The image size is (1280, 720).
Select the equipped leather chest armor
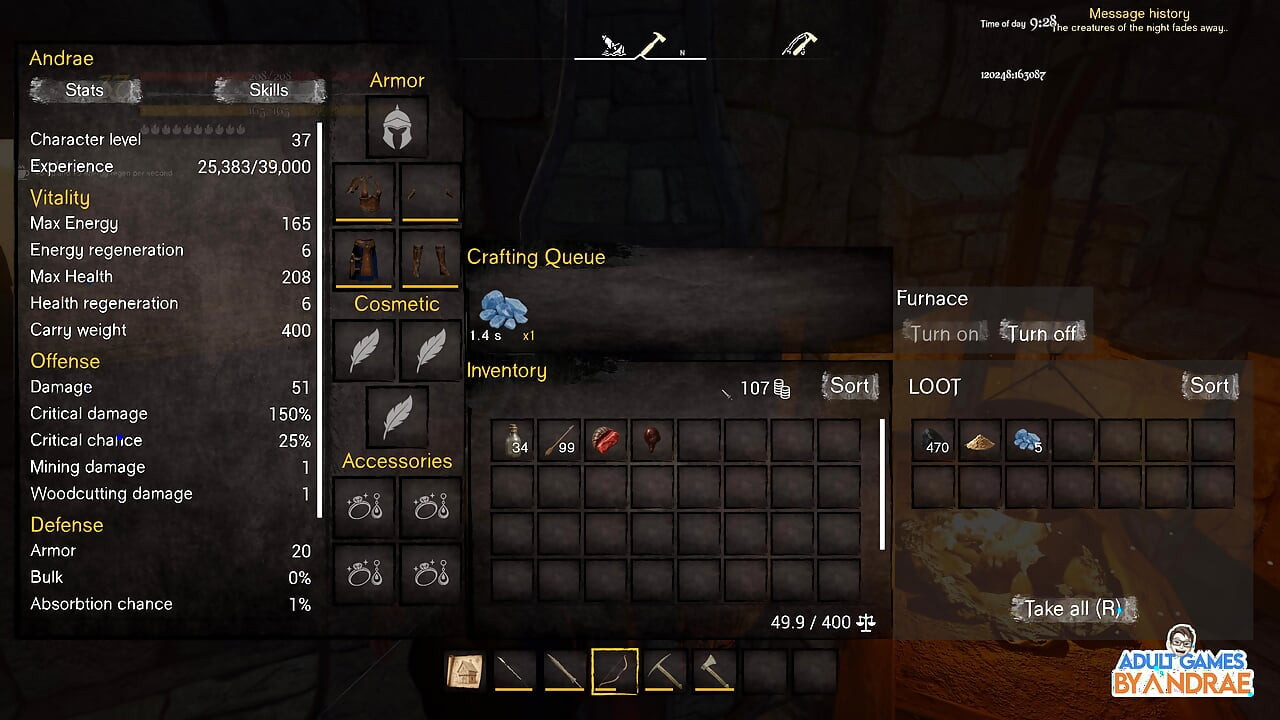363,192
